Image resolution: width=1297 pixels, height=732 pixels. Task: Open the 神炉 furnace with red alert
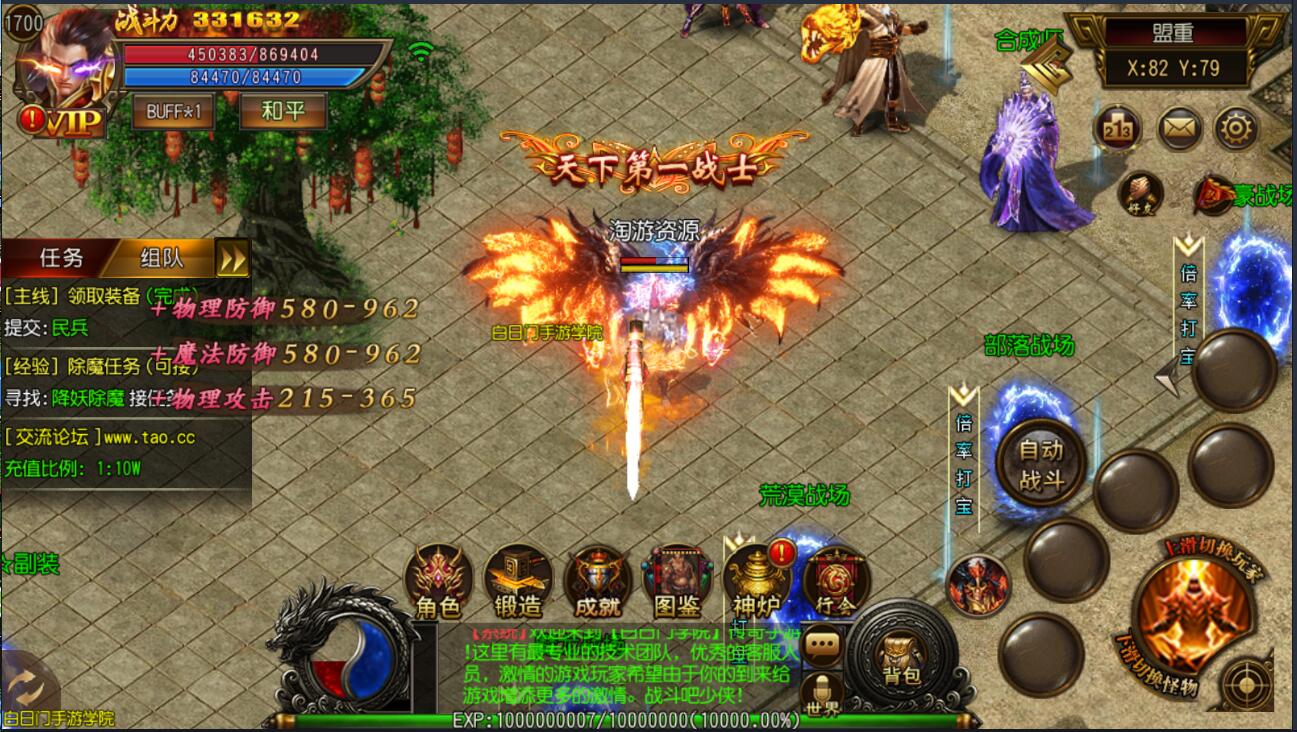[757, 580]
